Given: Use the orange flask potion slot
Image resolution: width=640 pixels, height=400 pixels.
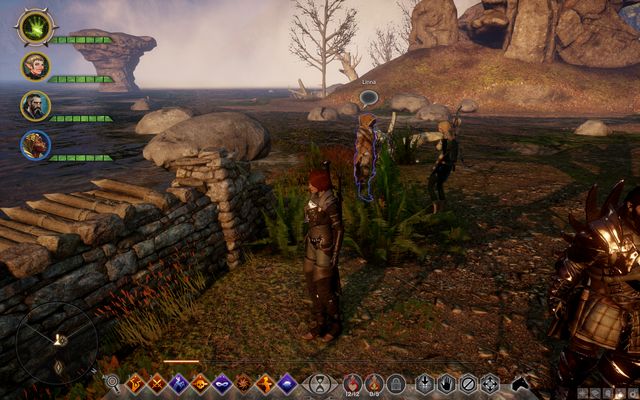Looking at the screenshot, I should (373, 382).
